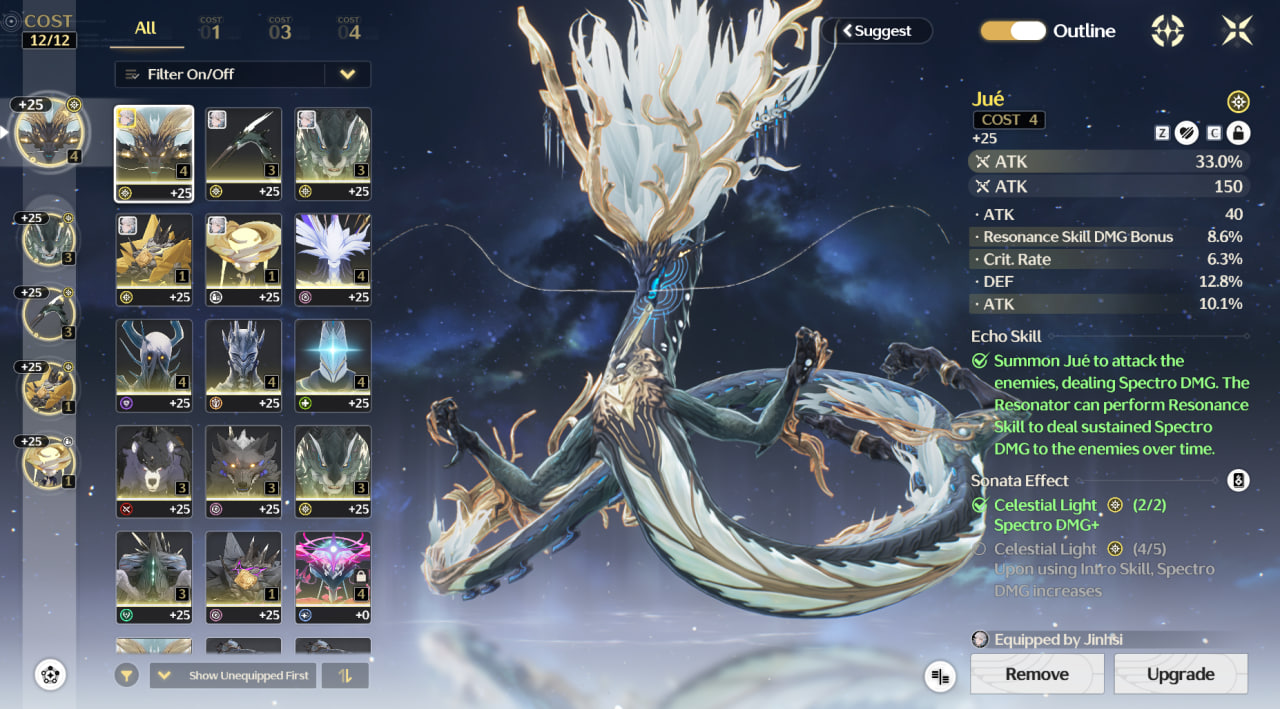Open the Sonata Effect details icon

pyautogui.click(x=1238, y=481)
